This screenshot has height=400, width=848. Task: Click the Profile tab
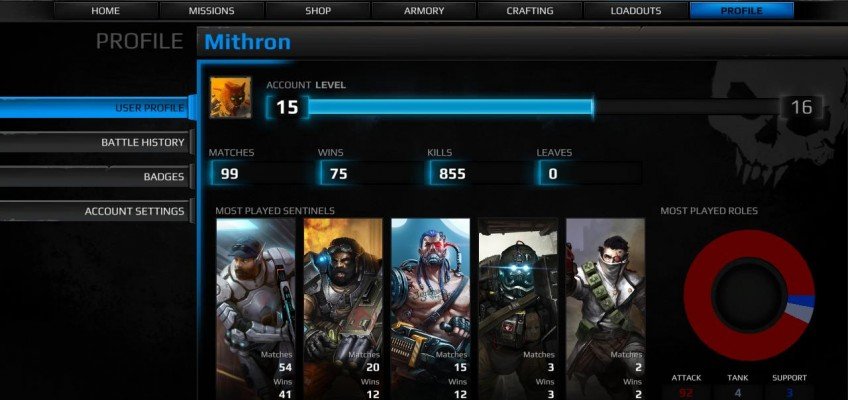741,11
